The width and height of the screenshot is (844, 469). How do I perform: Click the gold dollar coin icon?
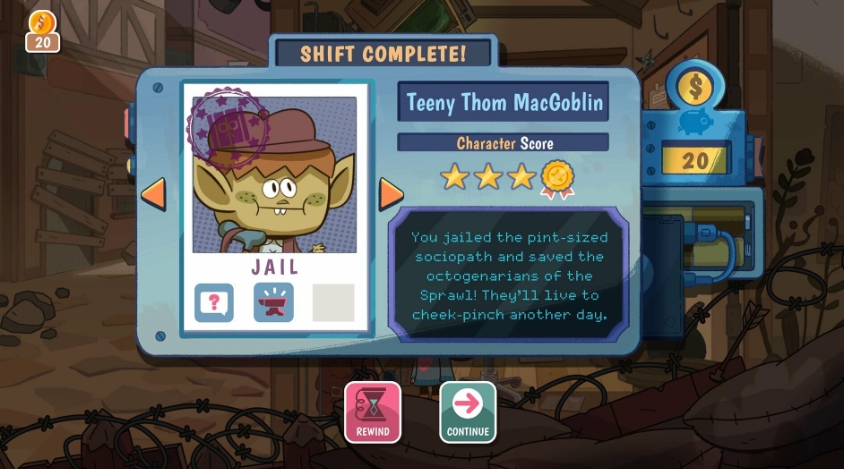pos(694,87)
